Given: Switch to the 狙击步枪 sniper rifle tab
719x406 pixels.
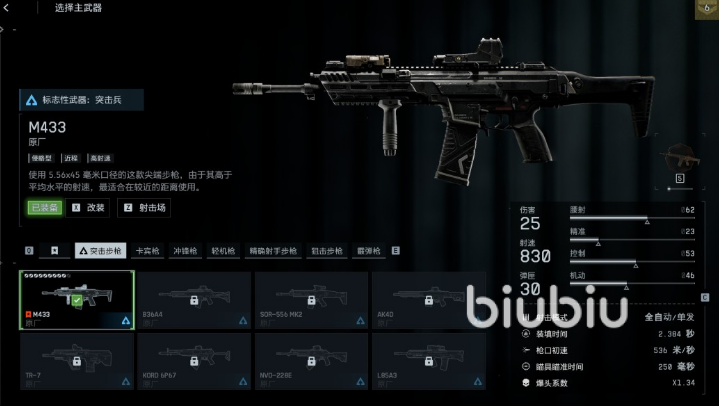Looking at the screenshot, I should pyautogui.click(x=326, y=251).
